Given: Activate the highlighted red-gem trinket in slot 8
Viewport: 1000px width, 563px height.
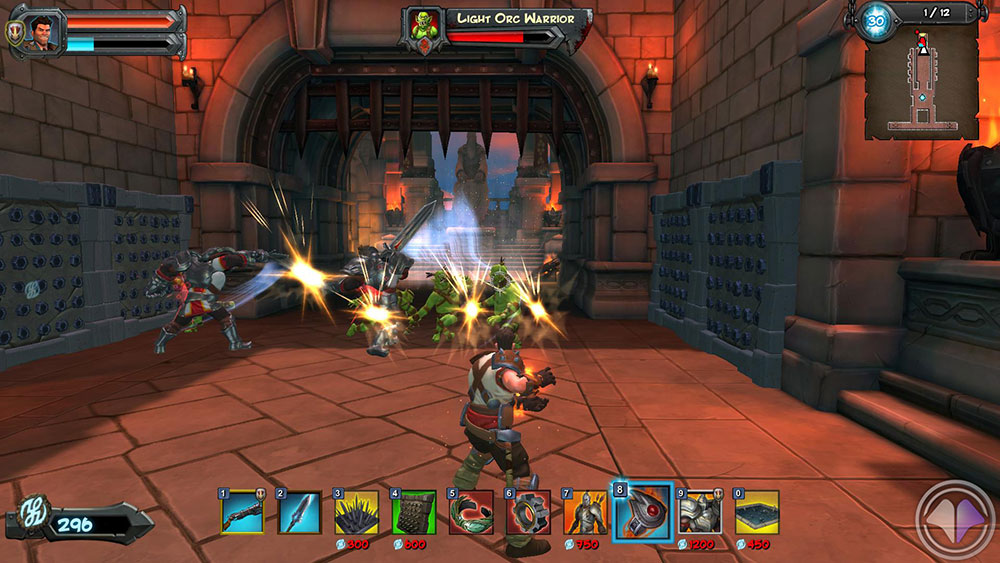Looking at the screenshot, I should pos(642,513).
